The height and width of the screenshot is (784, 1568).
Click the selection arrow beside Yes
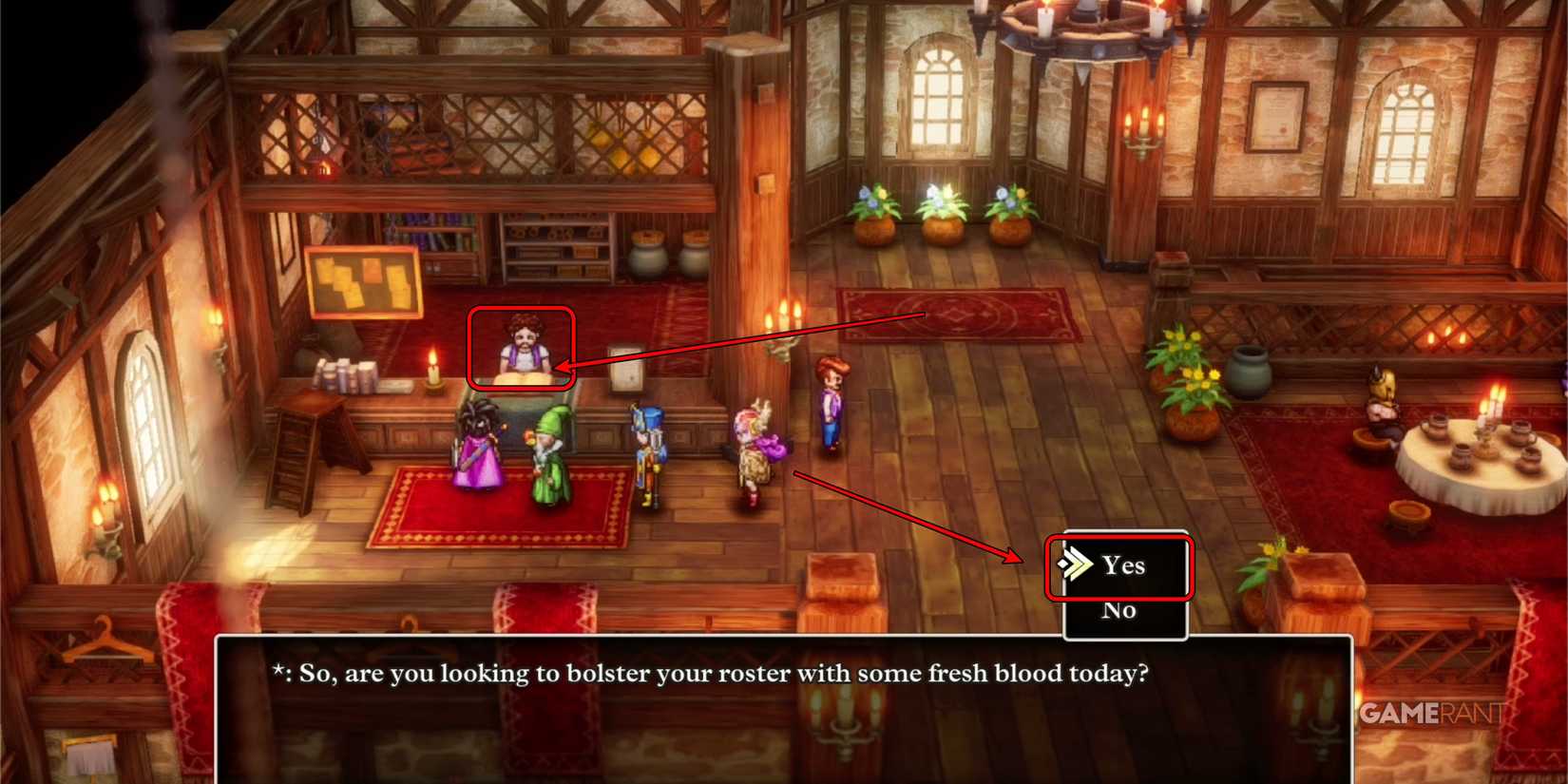pyautogui.click(x=1075, y=564)
